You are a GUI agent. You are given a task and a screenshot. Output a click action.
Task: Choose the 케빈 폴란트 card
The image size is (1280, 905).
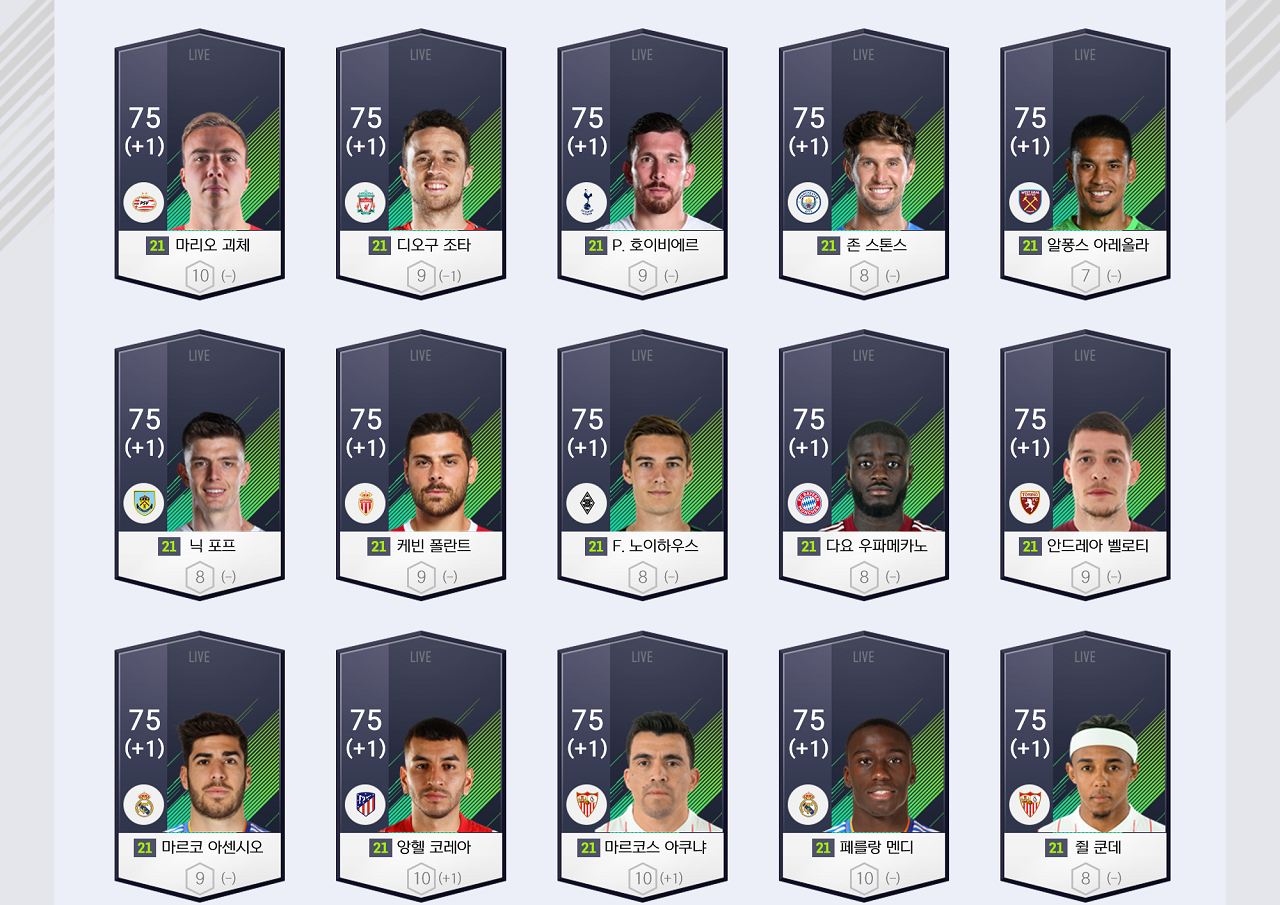tap(421, 466)
